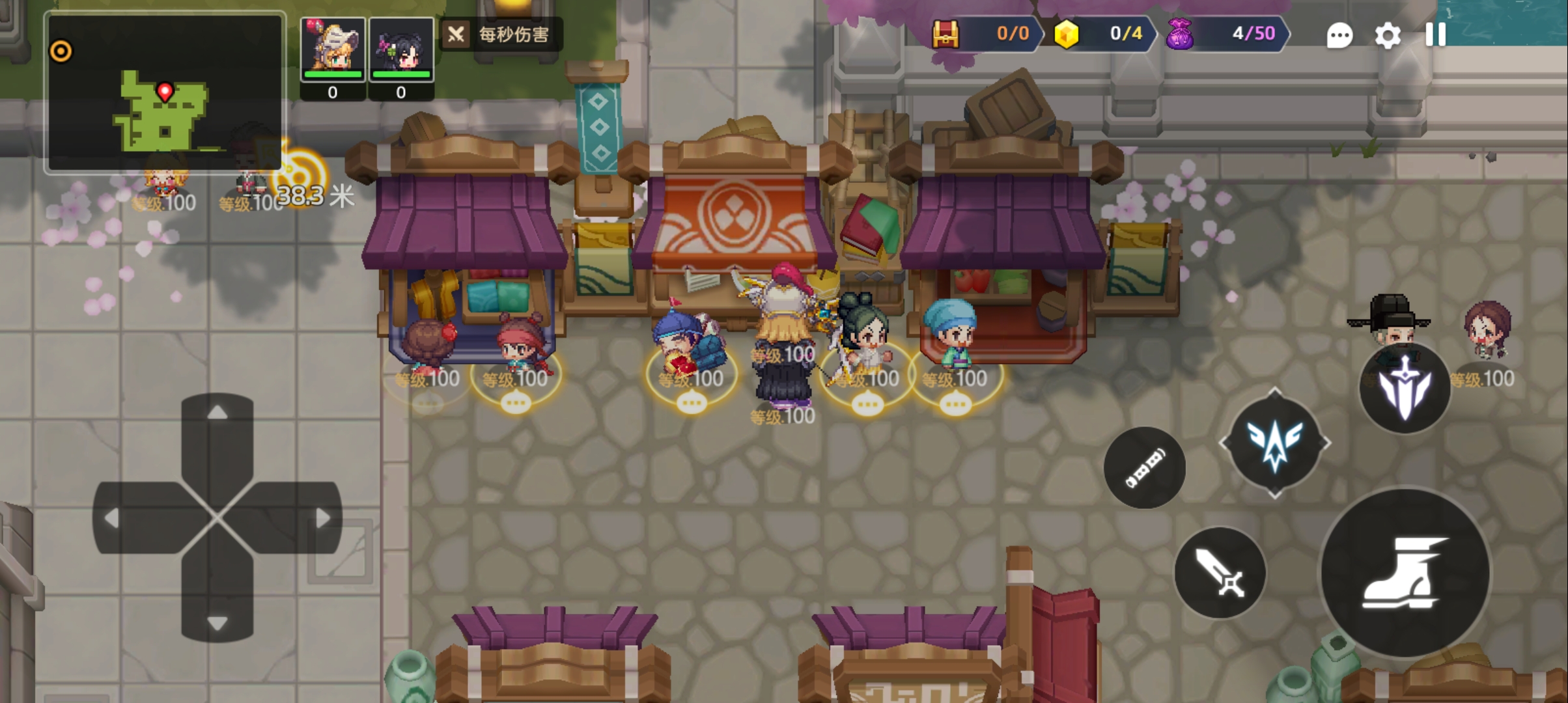This screenshot has height=703, width=1568.
Task: Open the gear settings menu
Action: [x=1387, y=36]
